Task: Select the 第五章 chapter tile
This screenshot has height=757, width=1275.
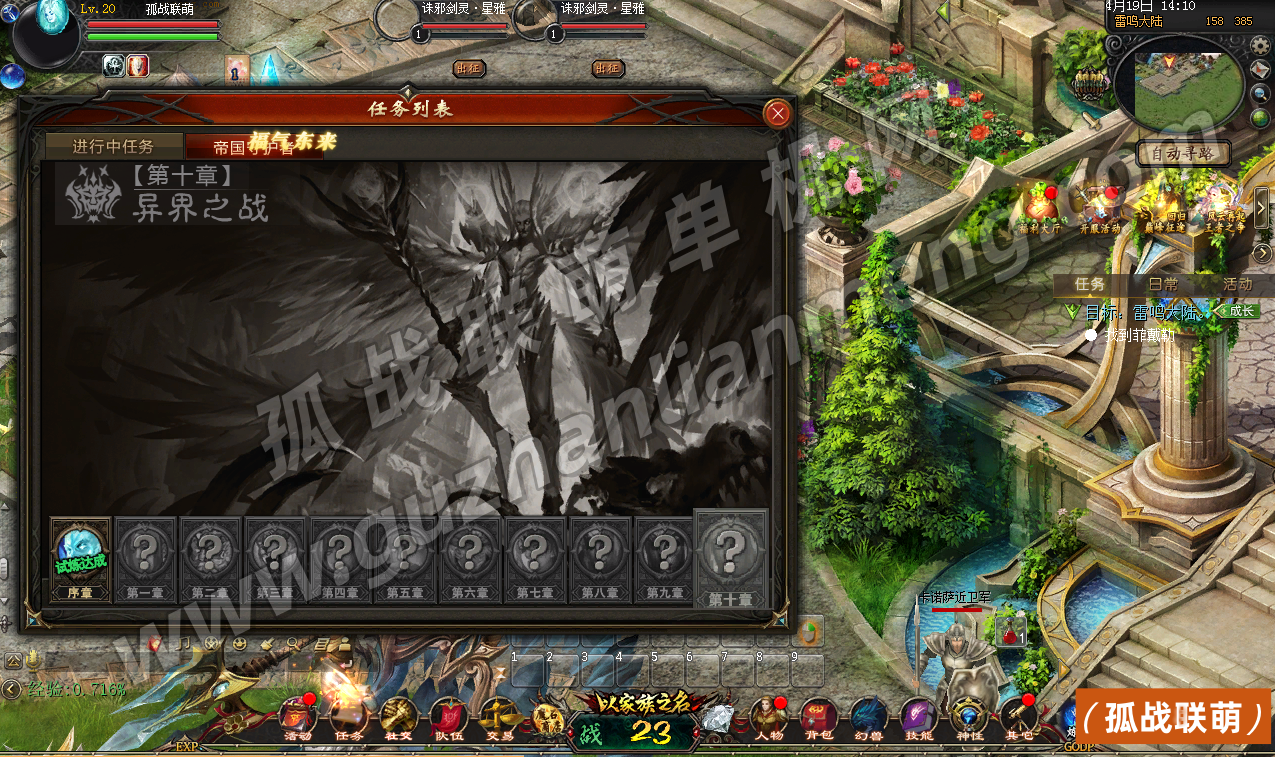Action: coord(405,559)
